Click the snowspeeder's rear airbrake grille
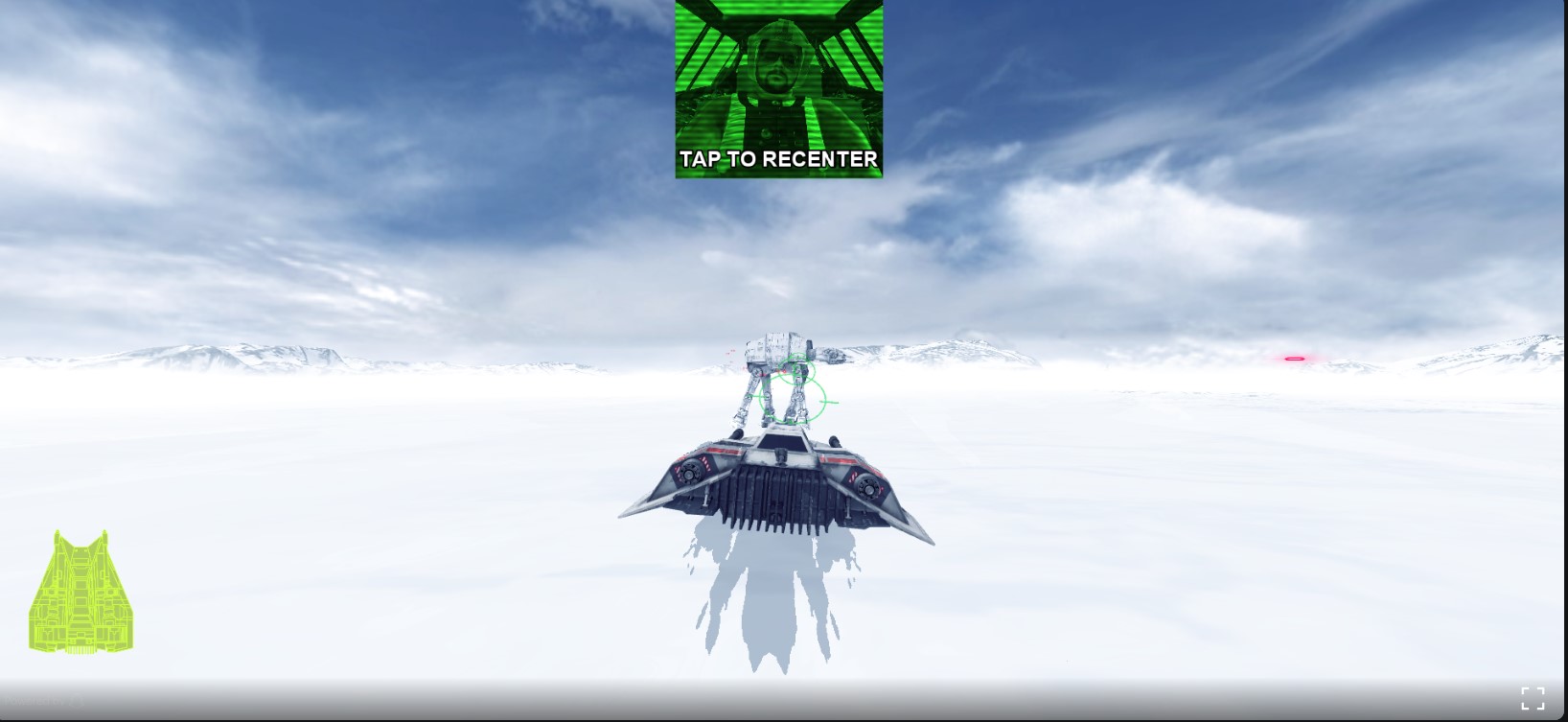The height and width of the screenshot is (722, 1568). click(x=776, y=494)
